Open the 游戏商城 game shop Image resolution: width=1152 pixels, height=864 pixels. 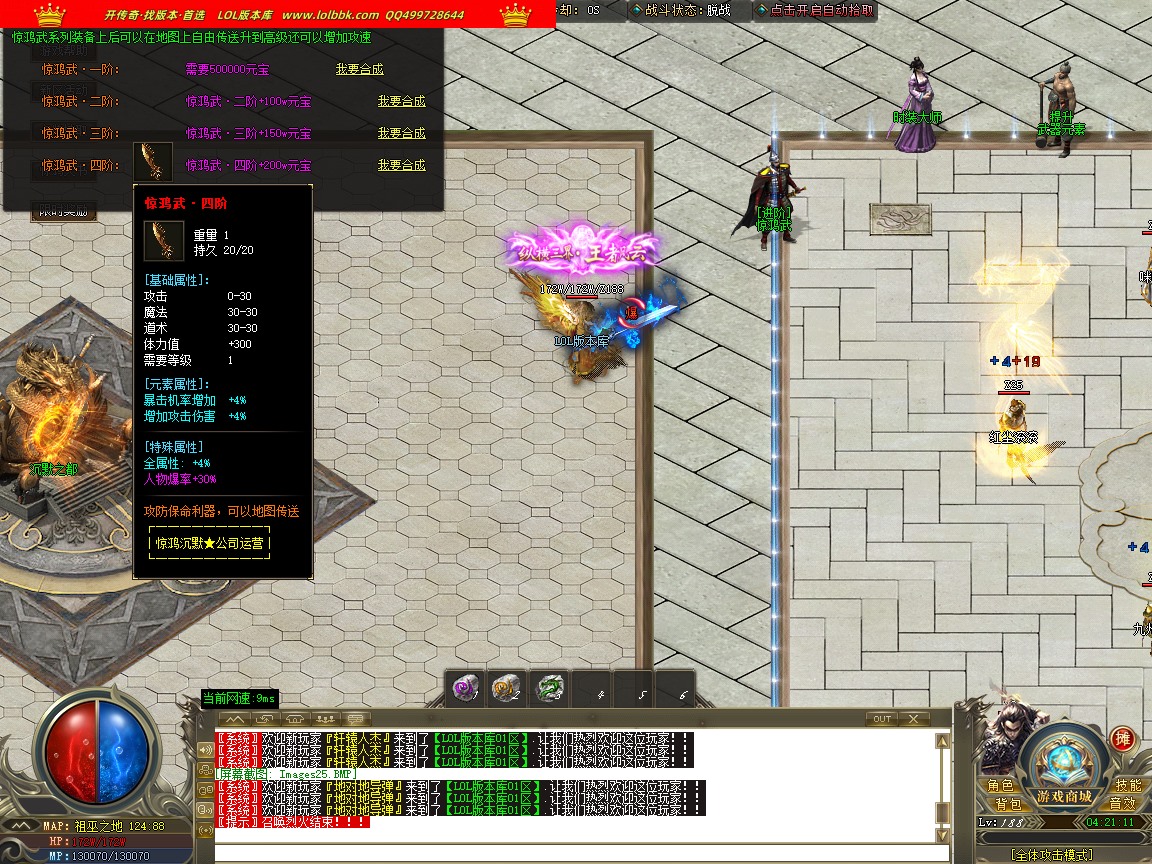point(1064,797)
